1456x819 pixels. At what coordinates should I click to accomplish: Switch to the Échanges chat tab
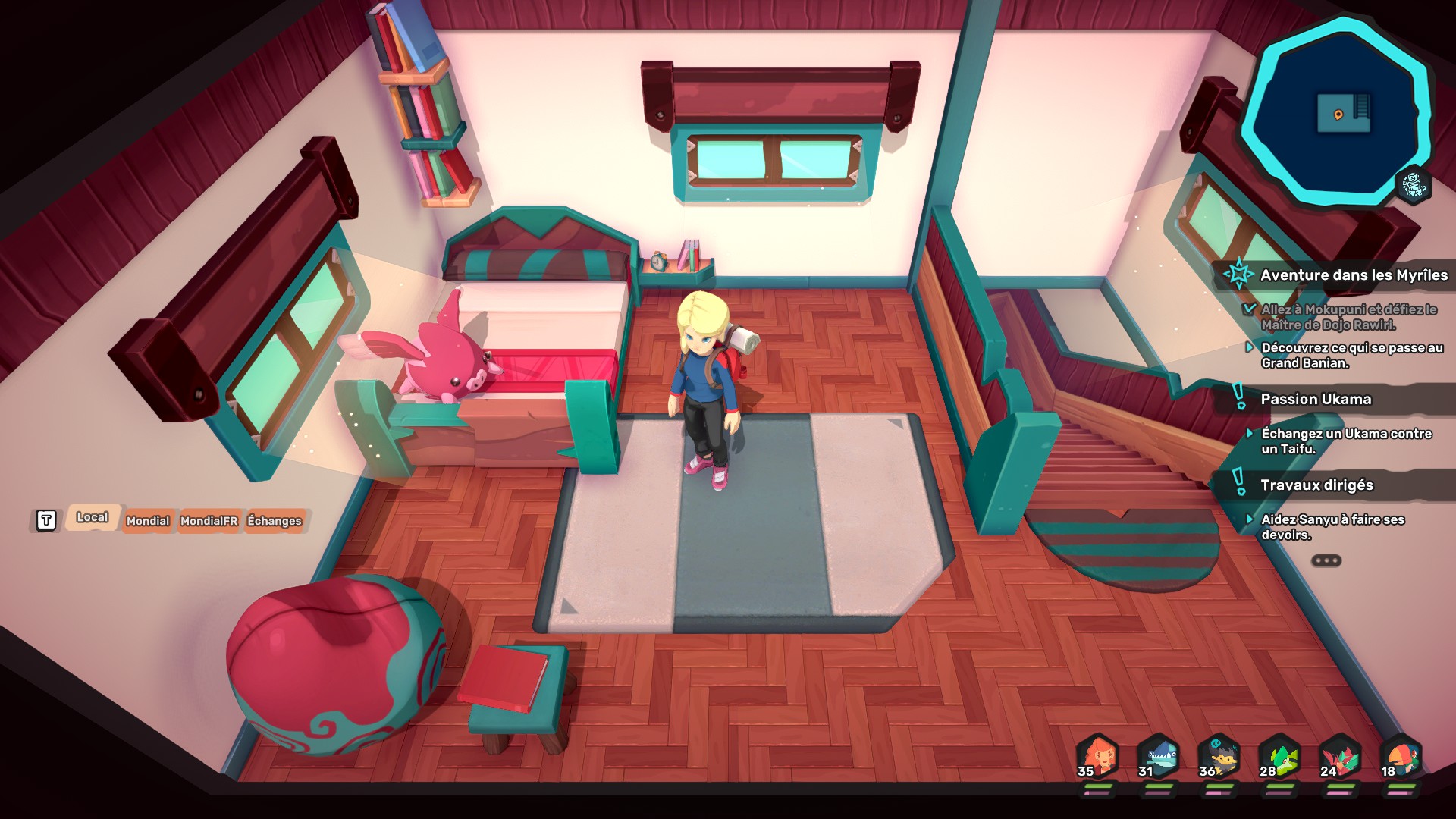coord(275,521)
